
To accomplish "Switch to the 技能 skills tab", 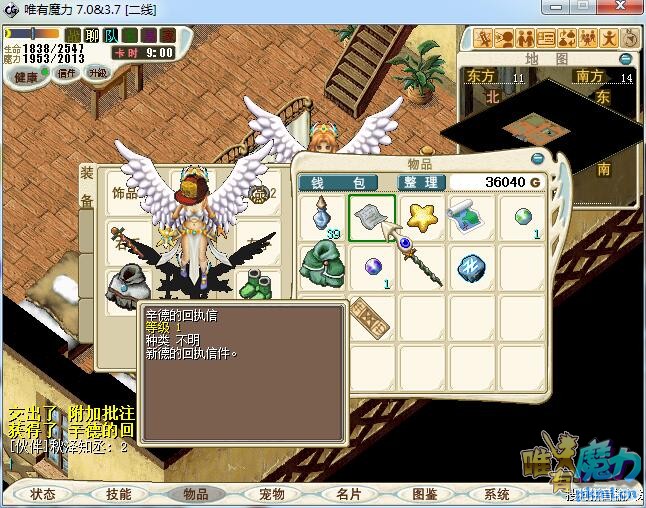I will pyautogui.click(x=118, y=494).
